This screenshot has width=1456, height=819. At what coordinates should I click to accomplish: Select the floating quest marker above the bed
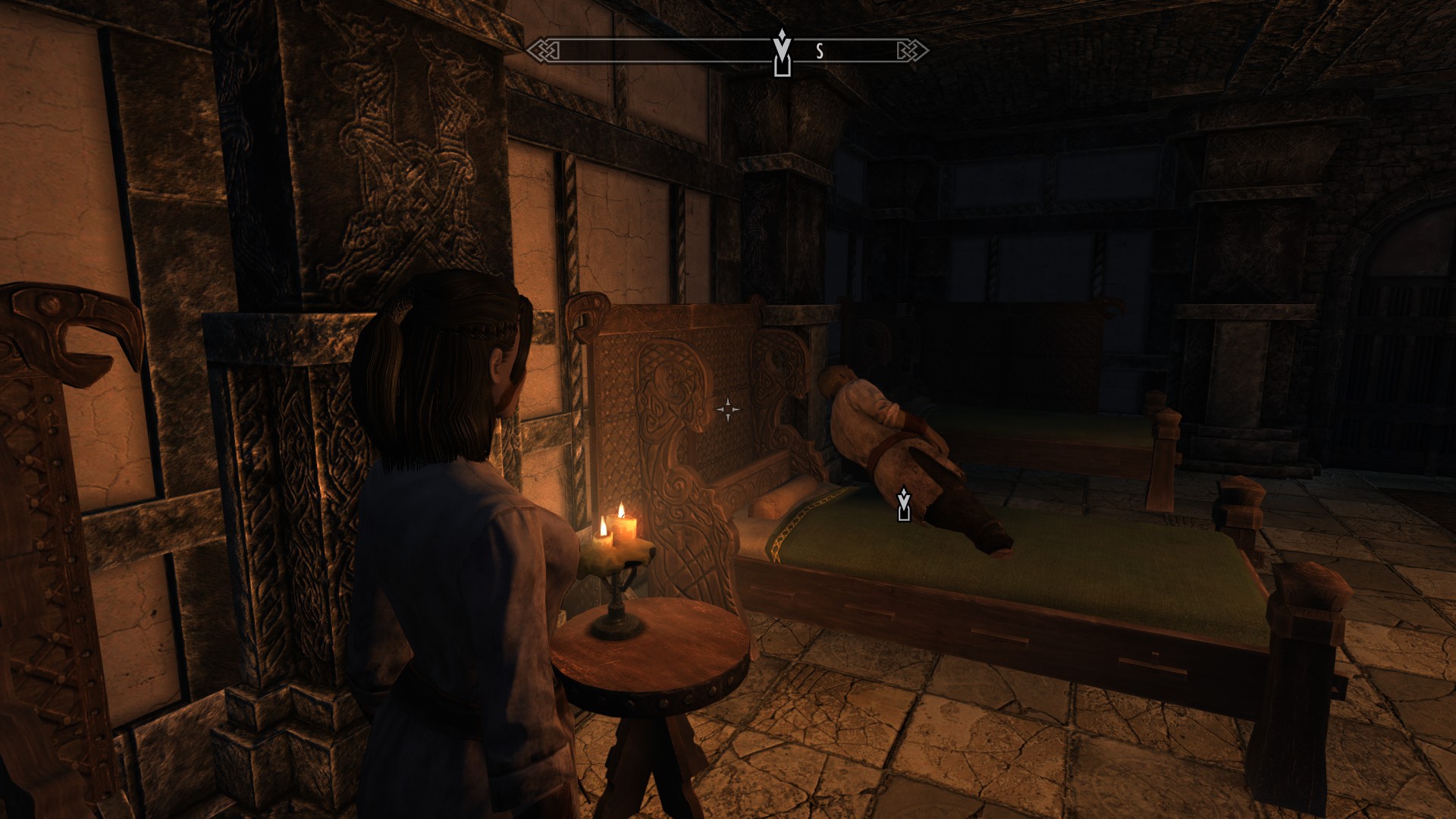[903, 505]
